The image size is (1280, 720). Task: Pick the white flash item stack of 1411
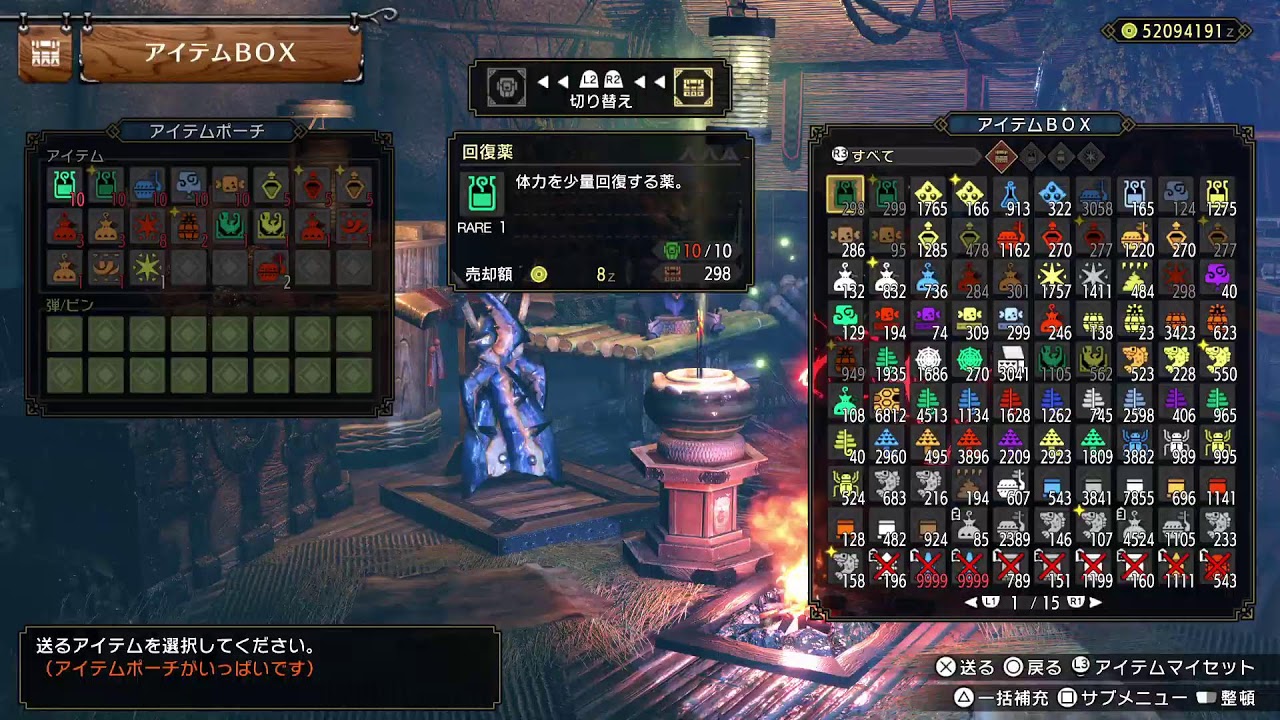pos(1095,277)
